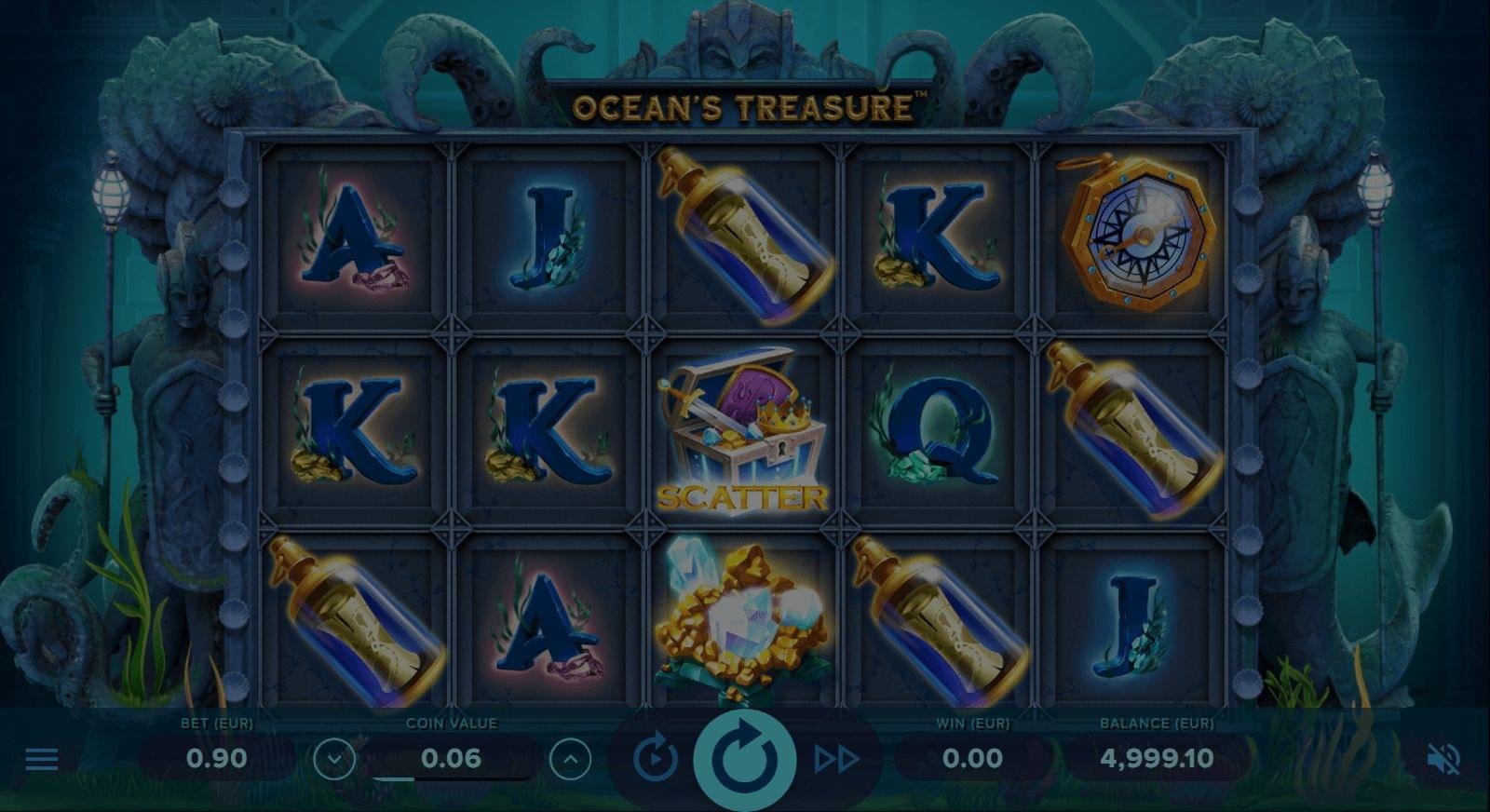Toggle the muted sound icon
1490x812 pixels.
[1443, 759]
